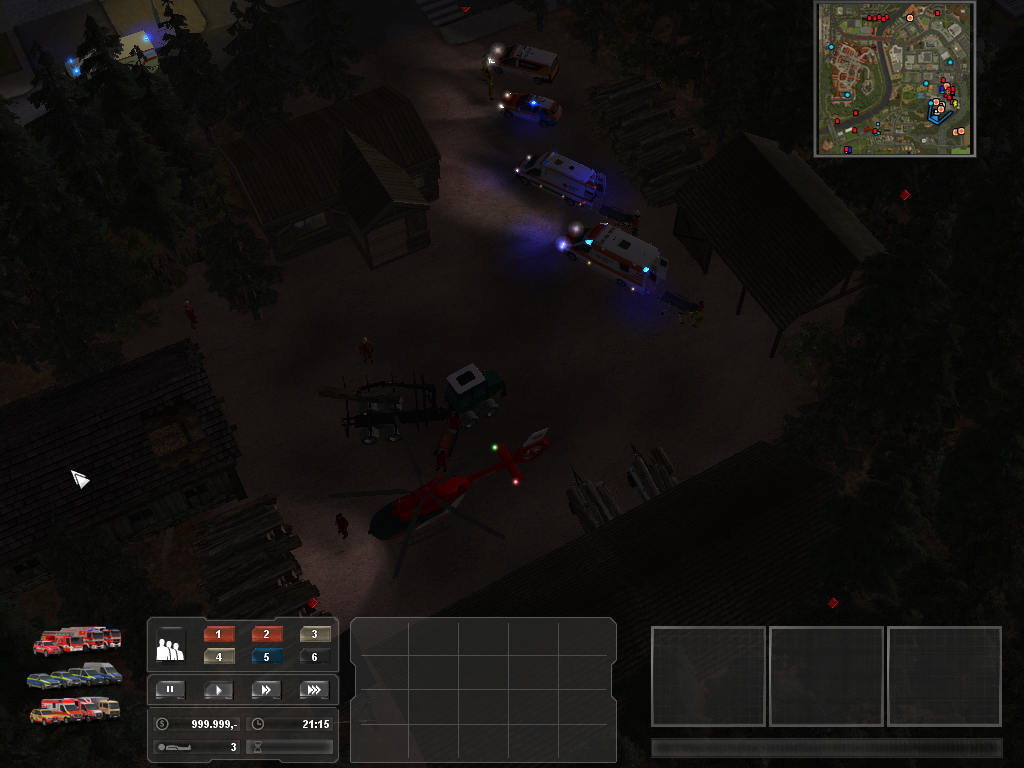The width and height of the screenshot is (1024, 768).
Task: Select squad group 6
Action: [315, 657]
